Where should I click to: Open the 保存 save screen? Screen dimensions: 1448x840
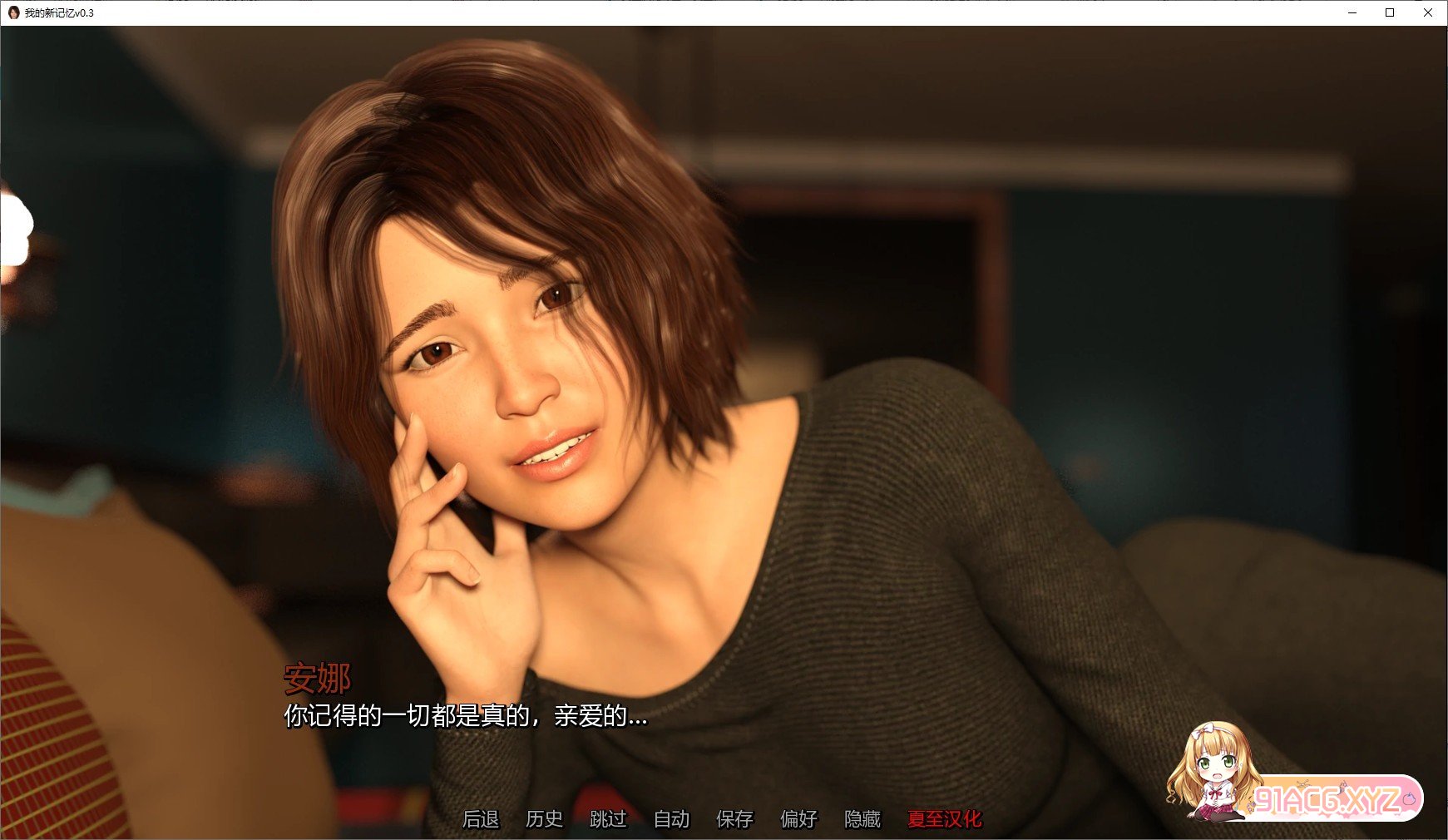[x=734, y=819]
